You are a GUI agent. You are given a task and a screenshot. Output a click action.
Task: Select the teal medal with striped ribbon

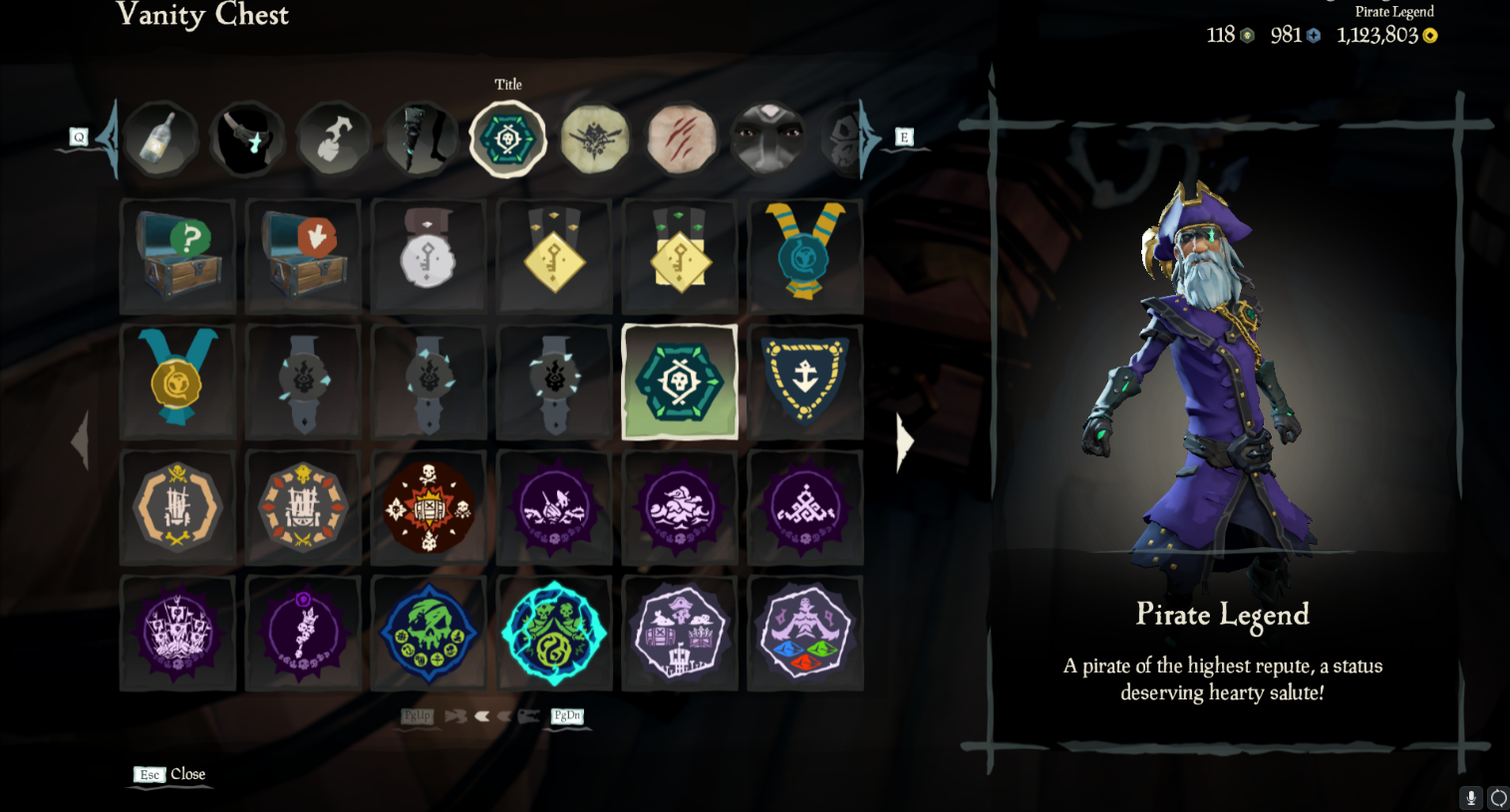805,256
